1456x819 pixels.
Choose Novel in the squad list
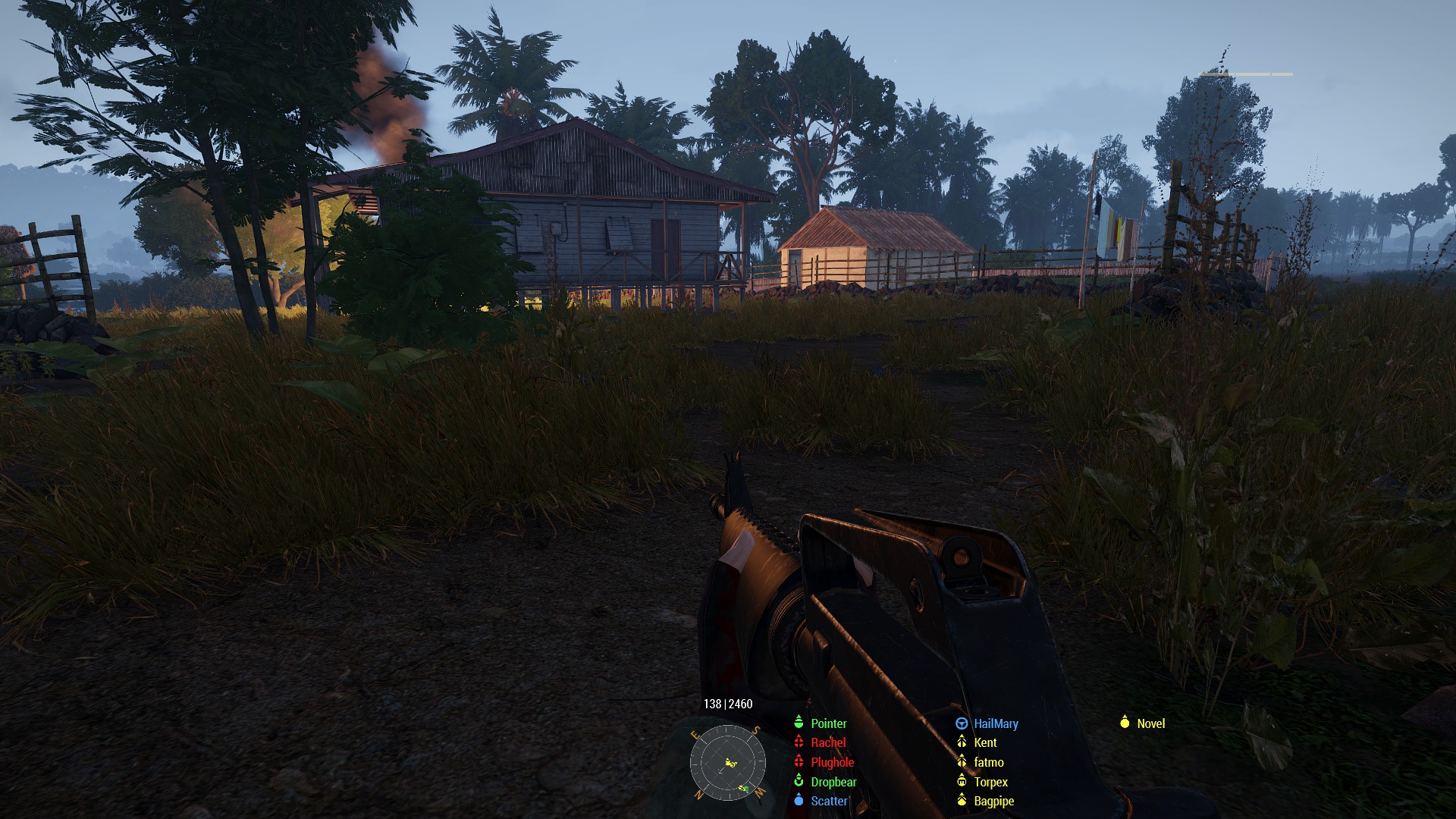click(x=1150, y=723)
